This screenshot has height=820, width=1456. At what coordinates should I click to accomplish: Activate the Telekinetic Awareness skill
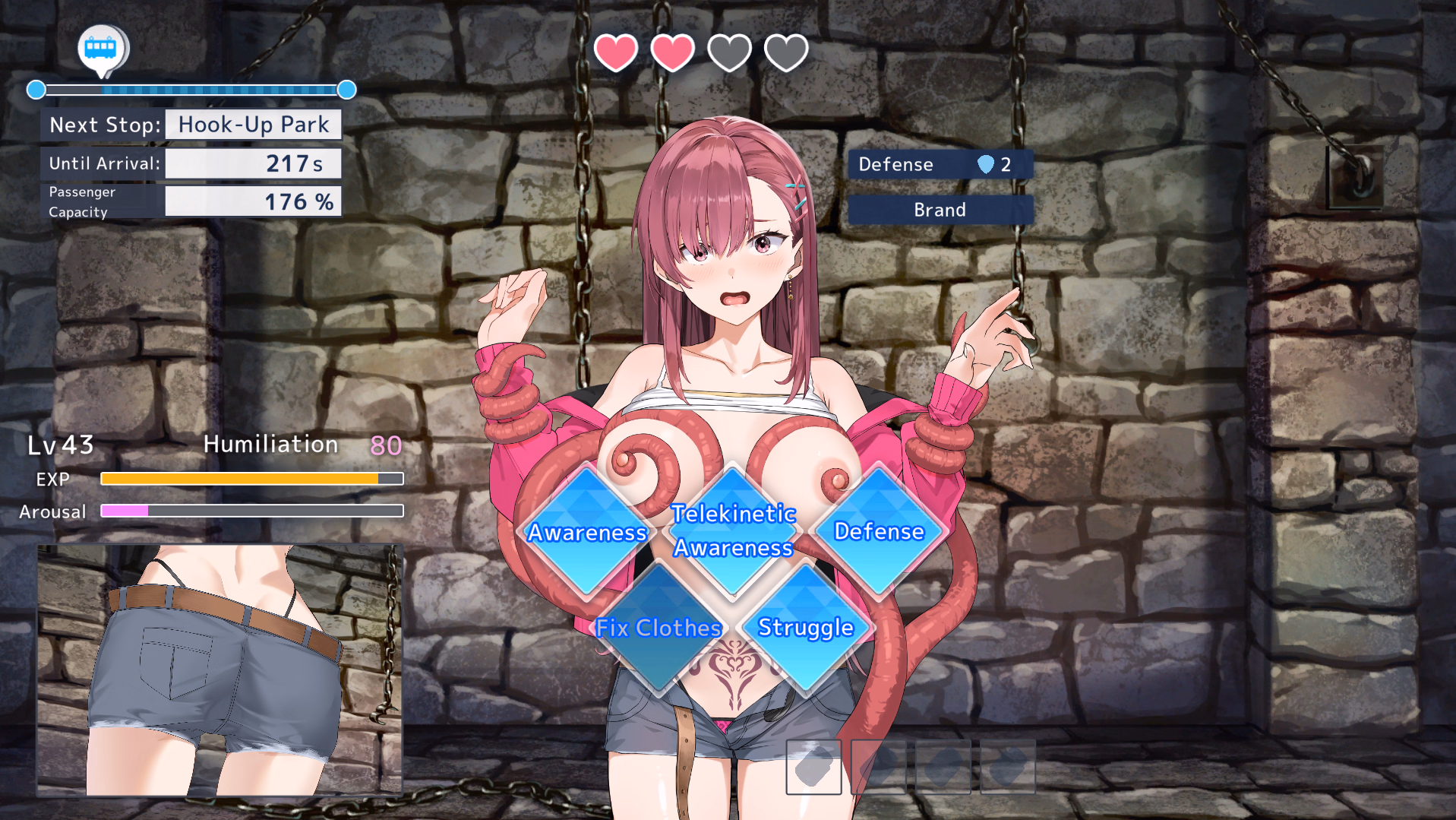(733, 530)
